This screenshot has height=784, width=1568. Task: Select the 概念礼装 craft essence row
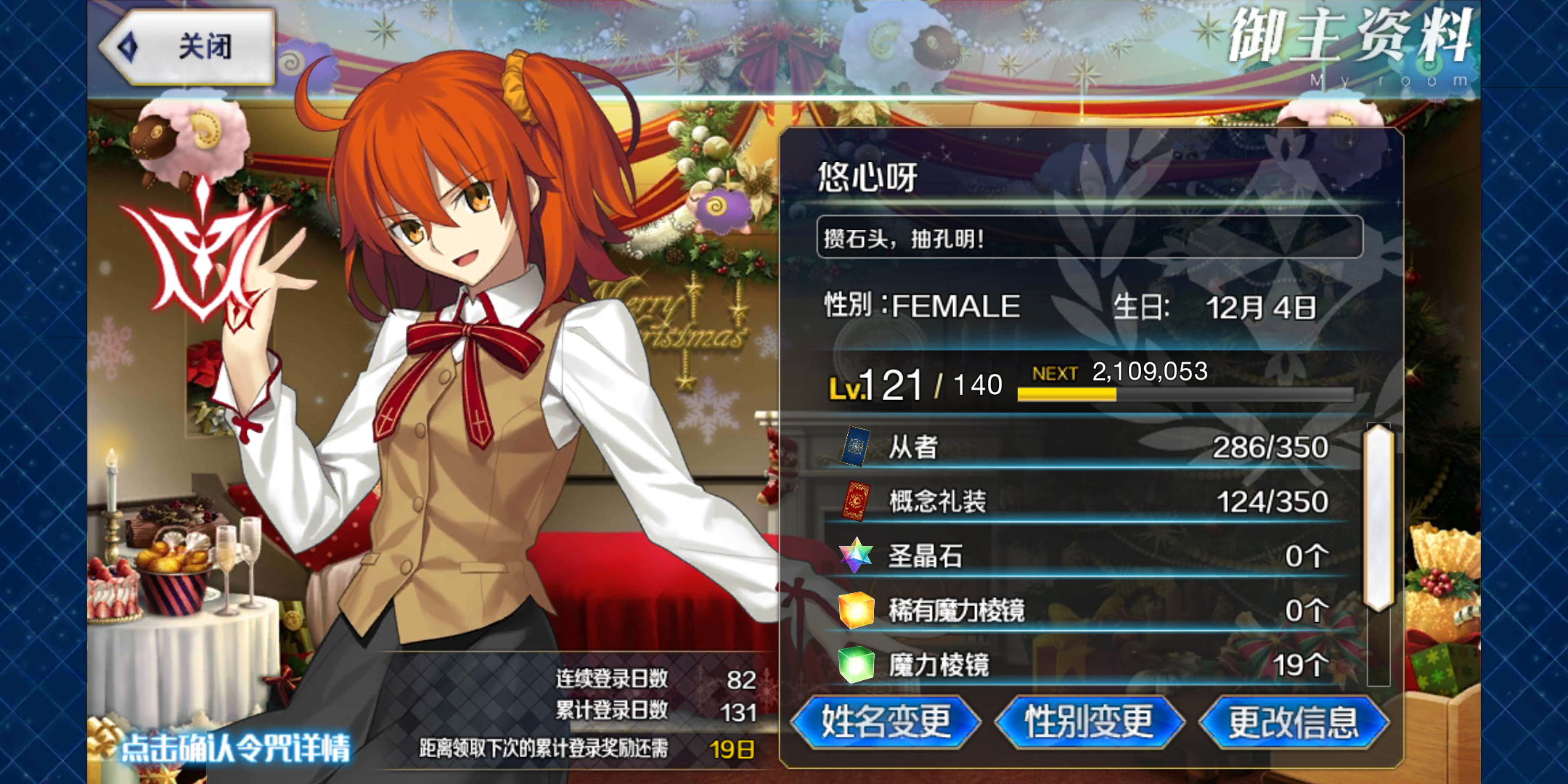(1085, 502)
